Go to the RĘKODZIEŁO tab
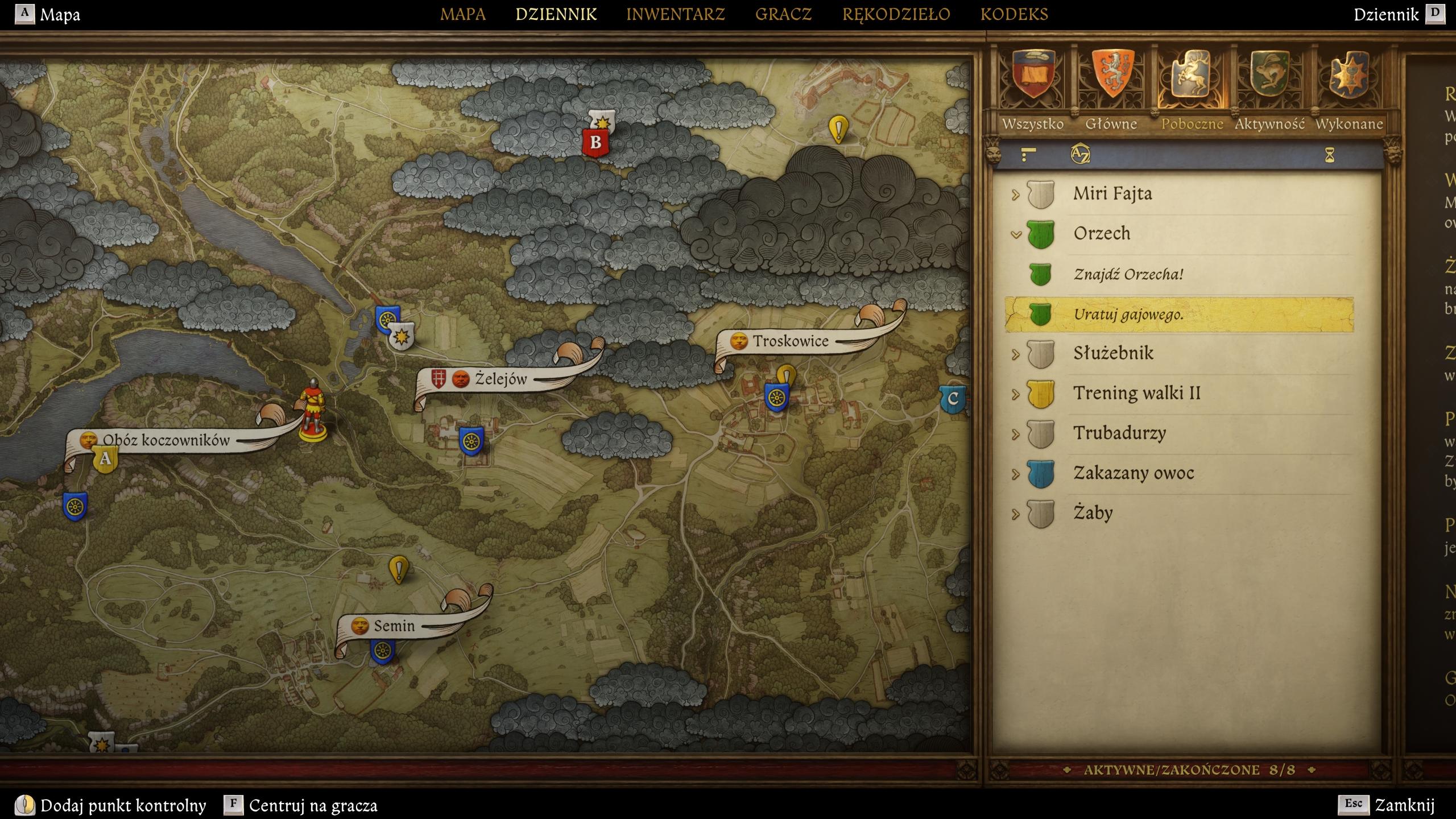Image resolution: width=1456 pixels, height=819 pixels. 896,14
